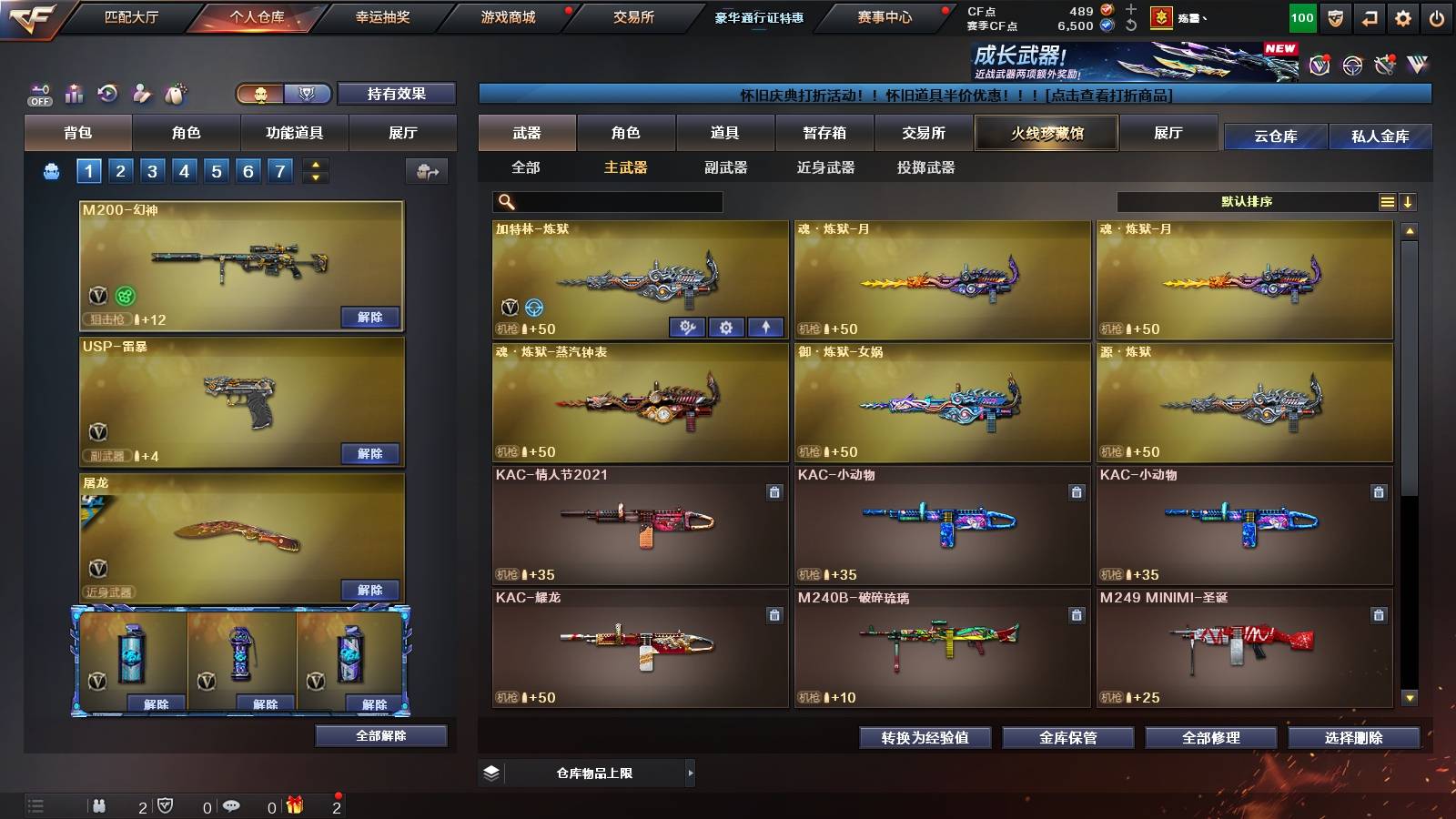Click the repair wrench icon on 加特林-炼狱 card
Screen dimensions: 1456x819
tap(689, 327)
